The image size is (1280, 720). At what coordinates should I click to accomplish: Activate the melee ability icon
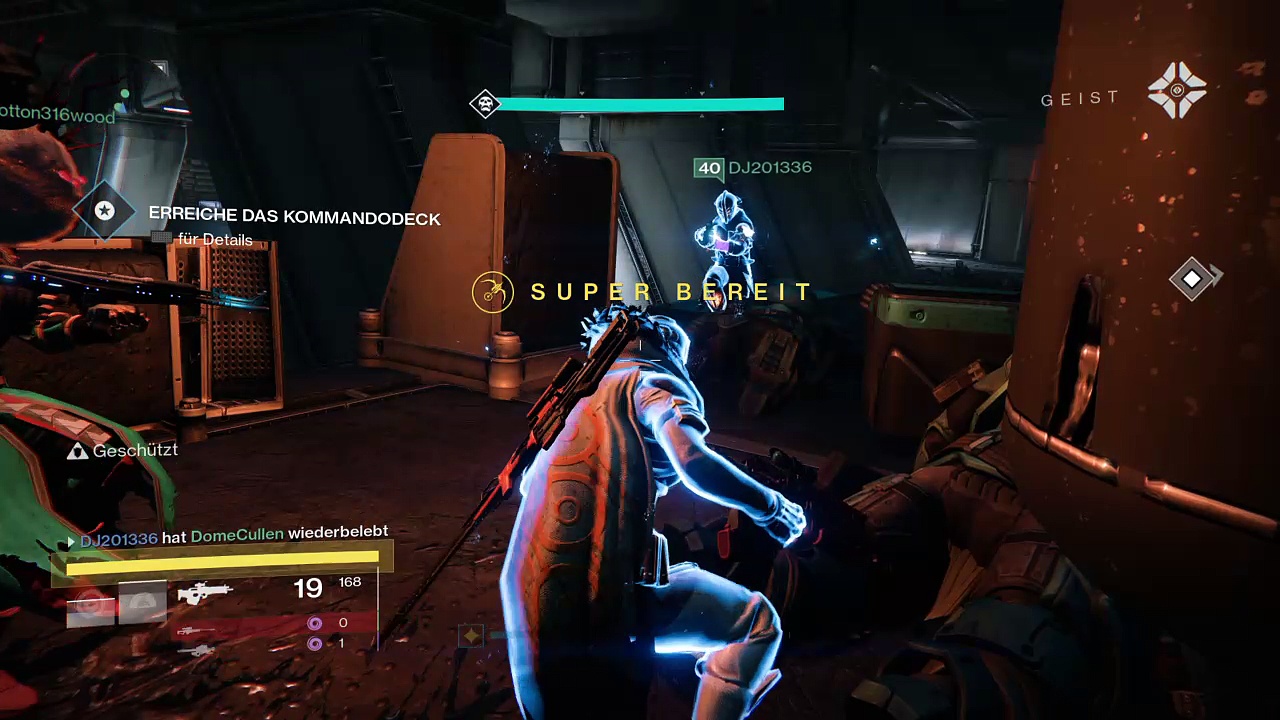(x=142, y=603)
